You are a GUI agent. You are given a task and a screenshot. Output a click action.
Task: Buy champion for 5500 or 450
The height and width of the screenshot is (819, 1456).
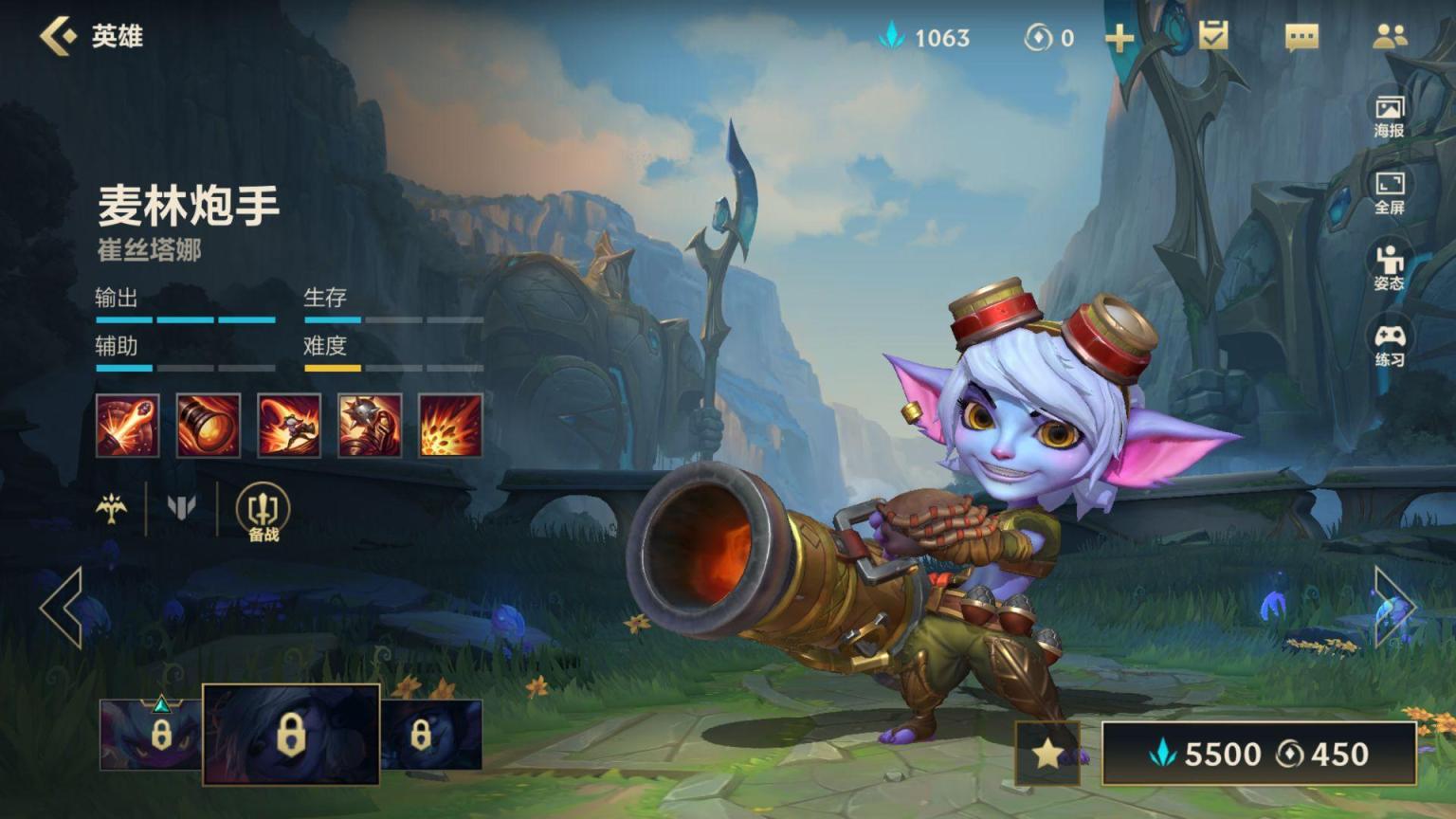[1259, 754]
